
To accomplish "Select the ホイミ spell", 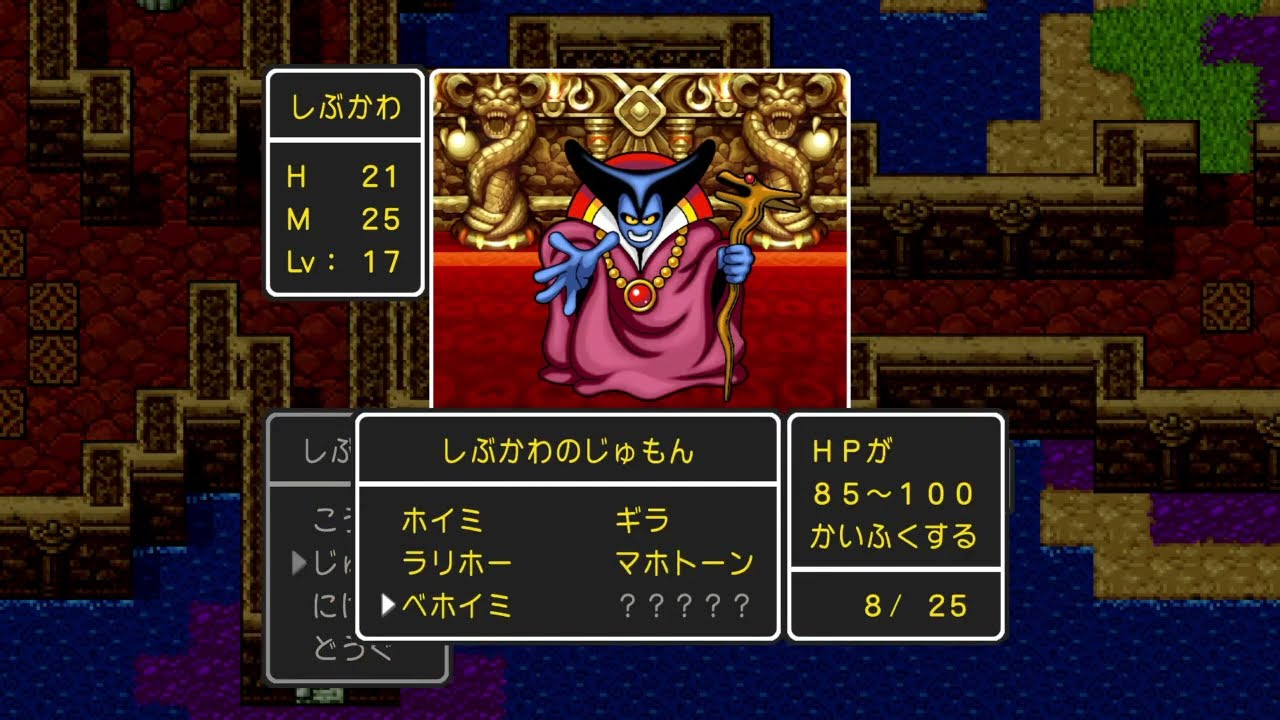I will coord(442,521).
